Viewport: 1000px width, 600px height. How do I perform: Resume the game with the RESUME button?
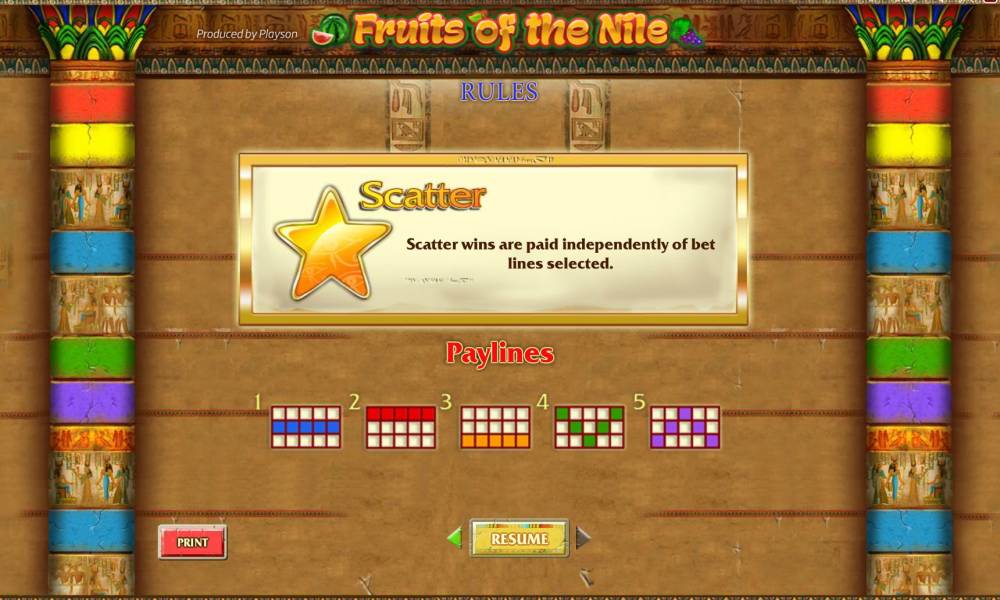point(519,539)
